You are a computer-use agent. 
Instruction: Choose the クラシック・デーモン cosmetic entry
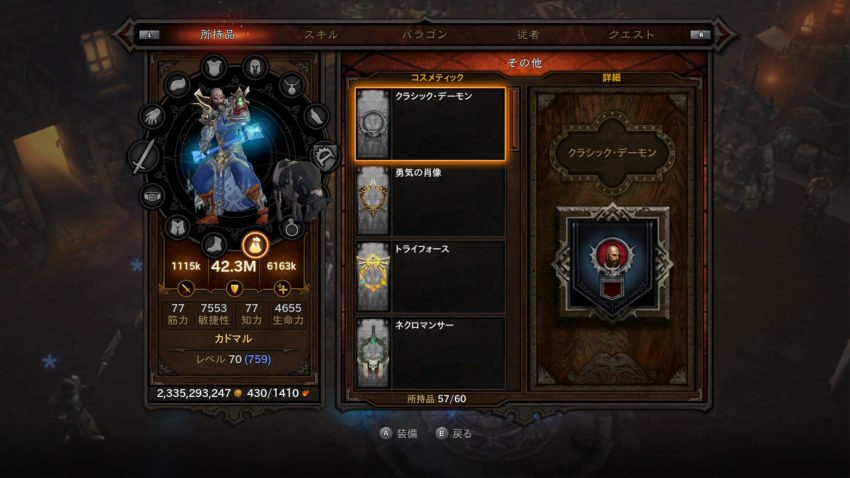(x=430, y=124)
